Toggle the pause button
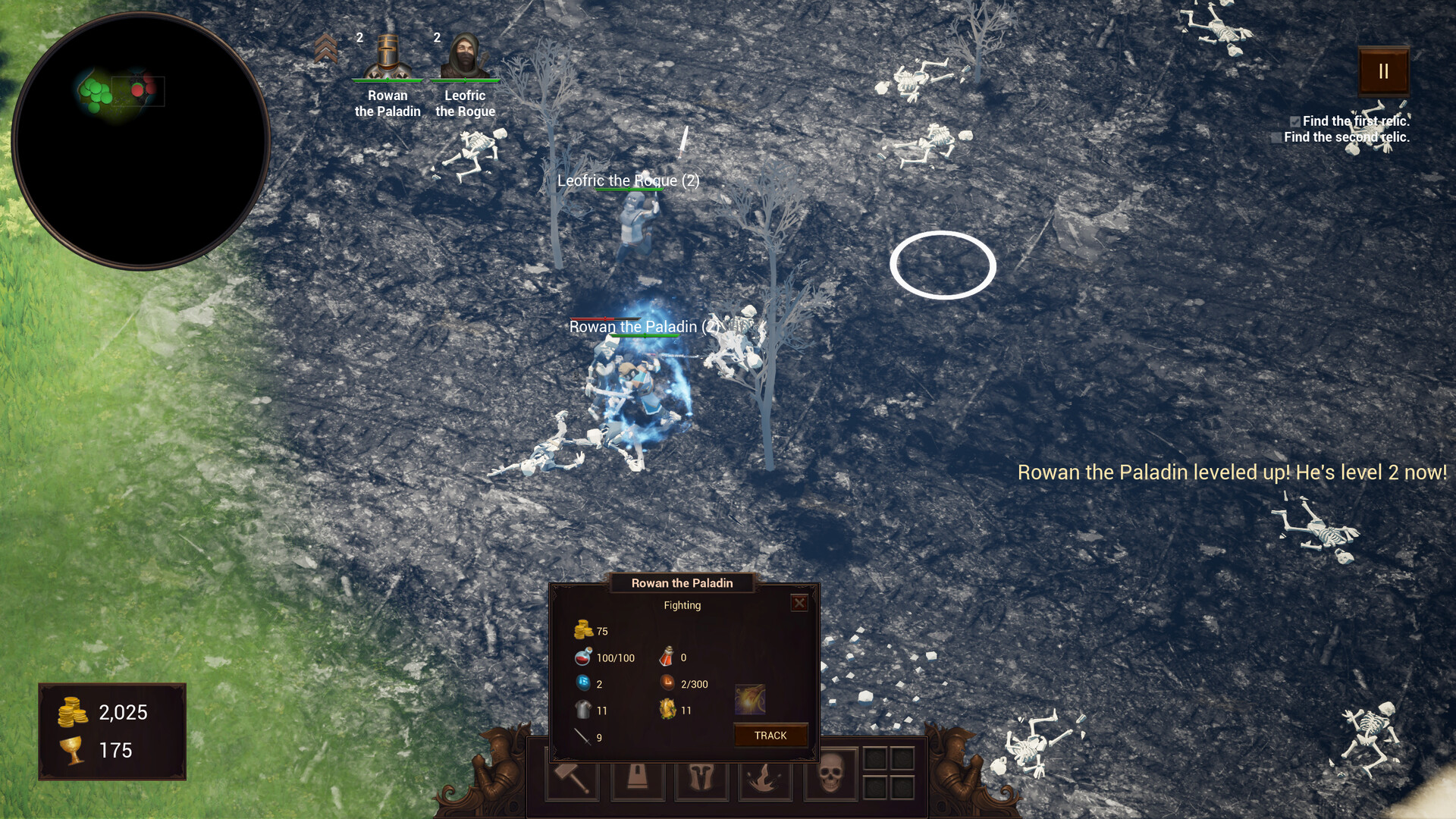The width and height of the screenshot is (1456, 819). [1382, 72]
